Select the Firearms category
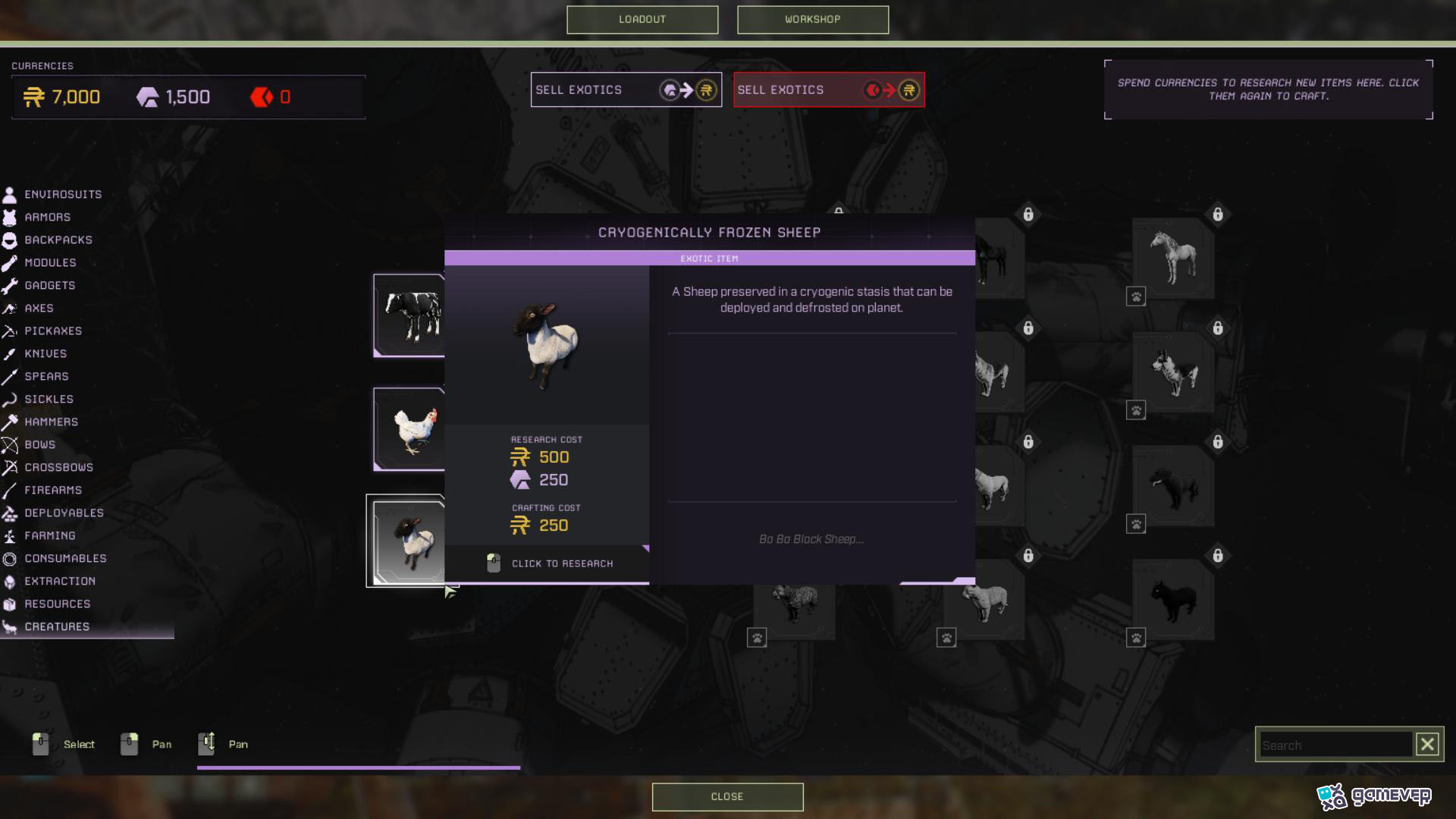 (52, 491)
